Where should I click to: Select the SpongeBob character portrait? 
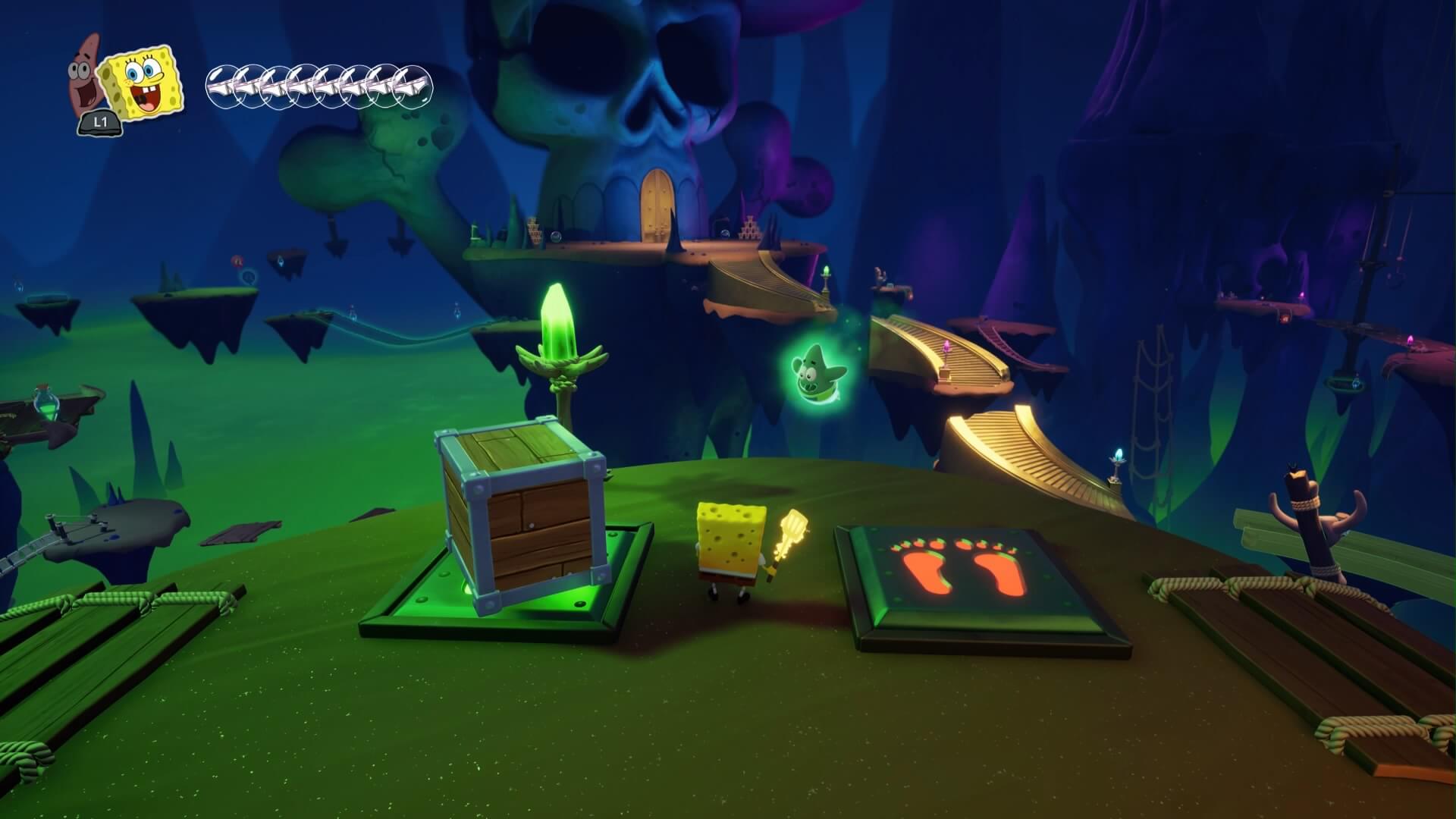click(142, 81)
